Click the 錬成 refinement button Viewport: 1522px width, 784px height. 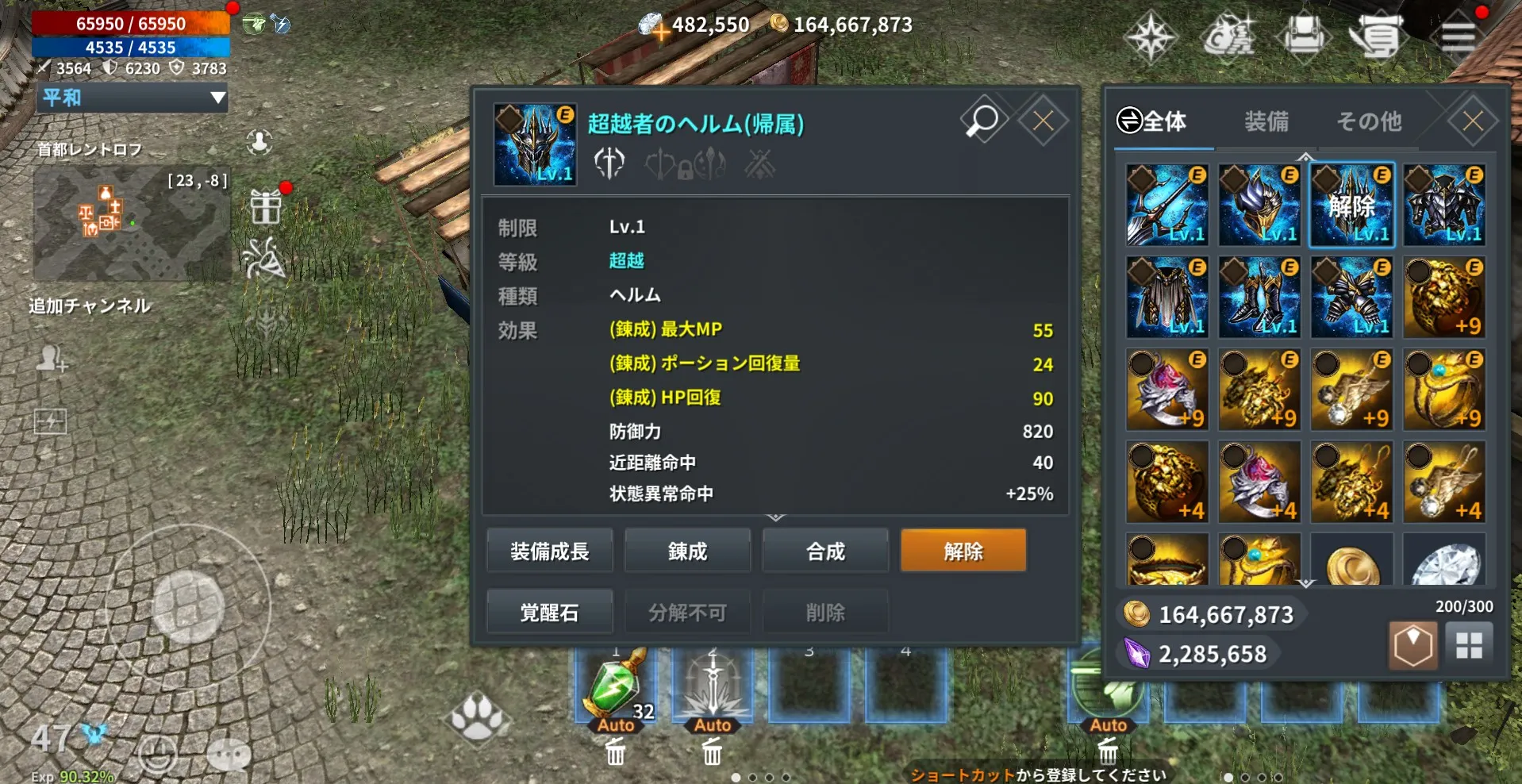click(687, 550)
